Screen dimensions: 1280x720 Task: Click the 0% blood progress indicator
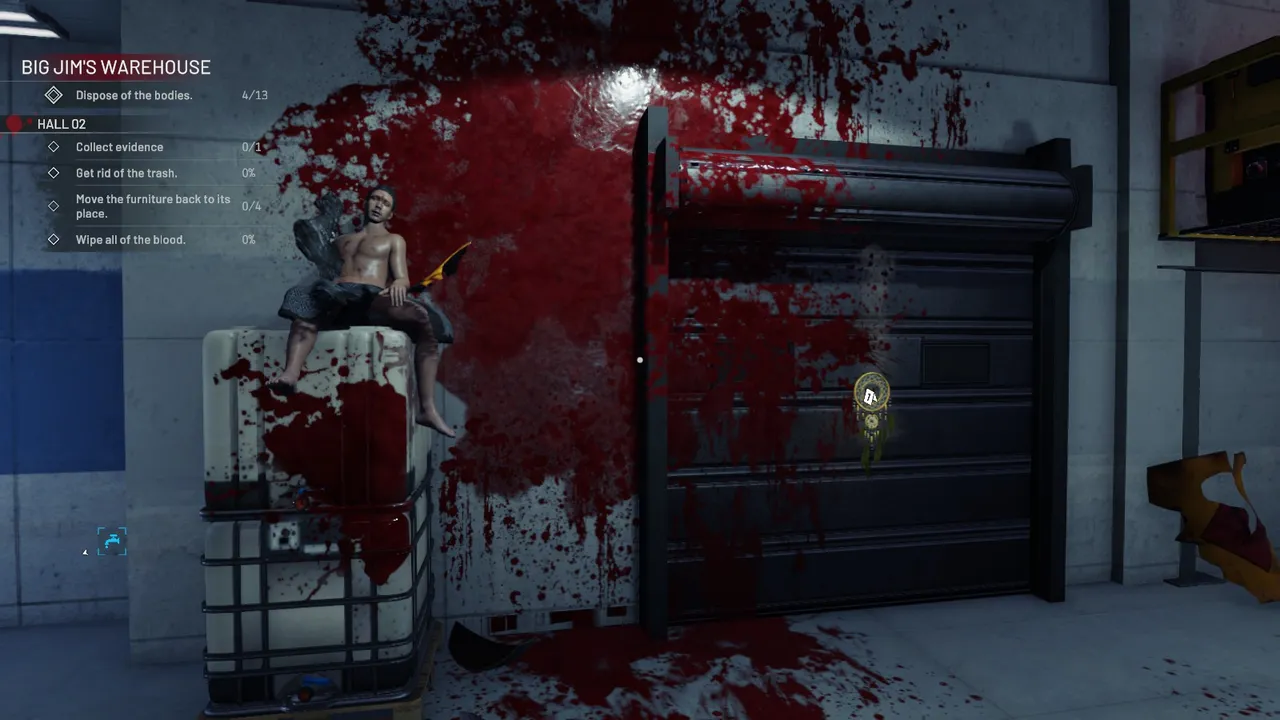tap(248, 239)
